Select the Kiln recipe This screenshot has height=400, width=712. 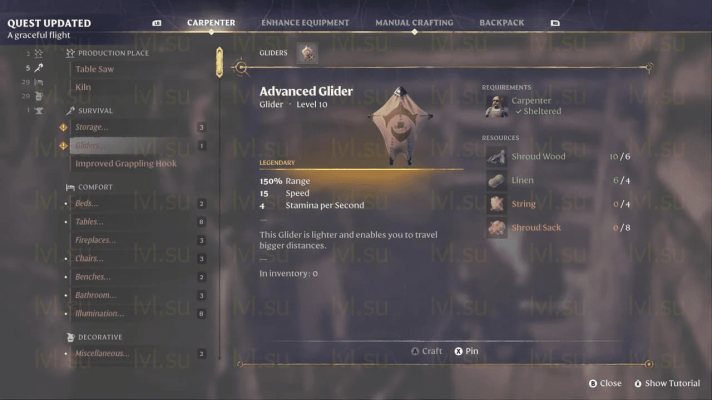point(84,87)
